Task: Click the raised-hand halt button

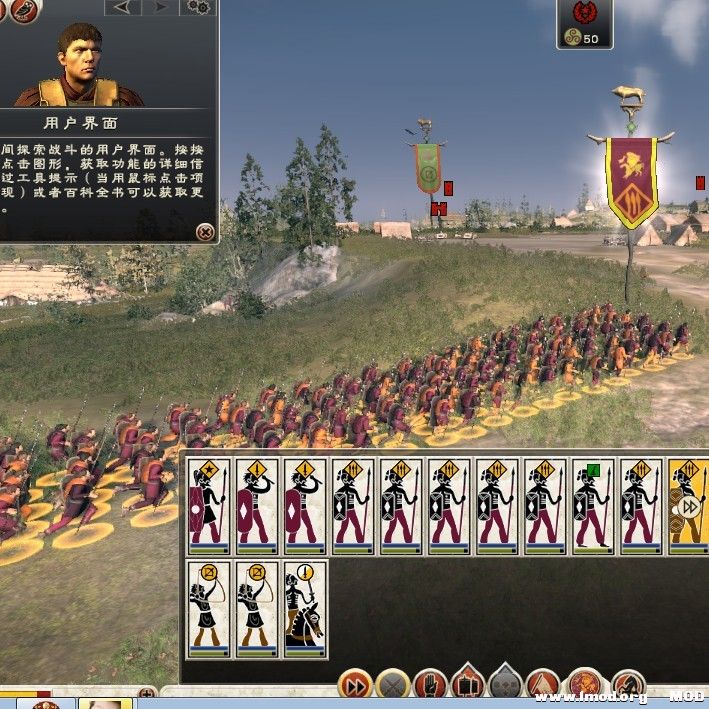Action: click(x=430, y=685)
